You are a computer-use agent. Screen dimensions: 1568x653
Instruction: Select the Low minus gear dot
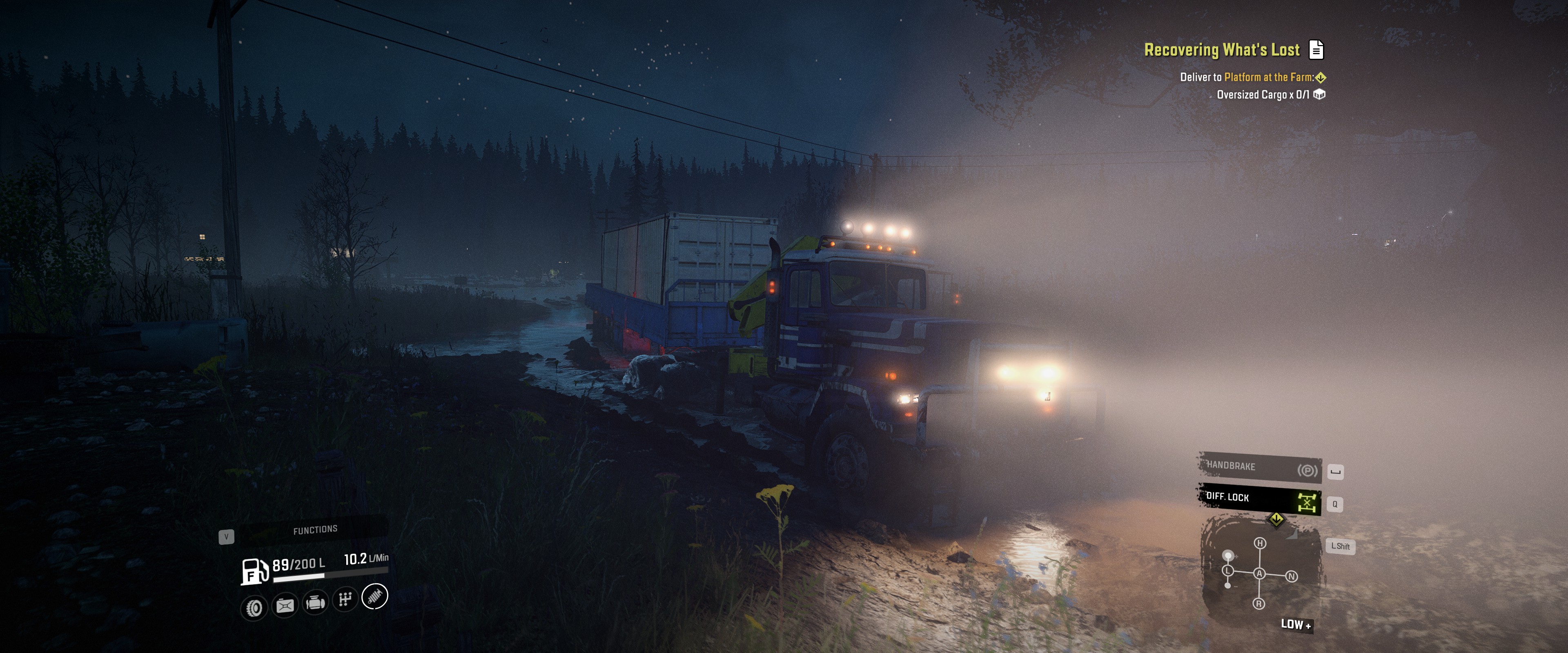(x=1228, y=585)
